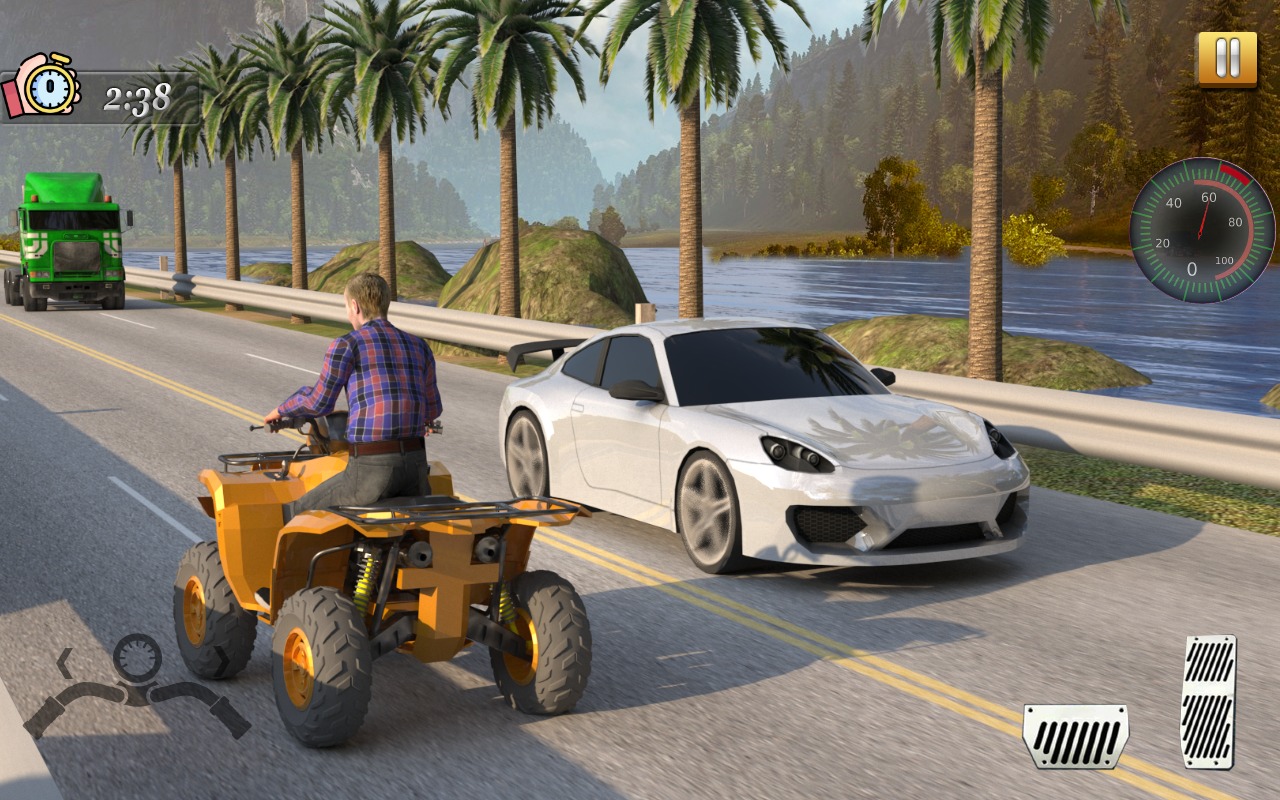
Task: Hit the wide brake pedal
Action: 1075,736
